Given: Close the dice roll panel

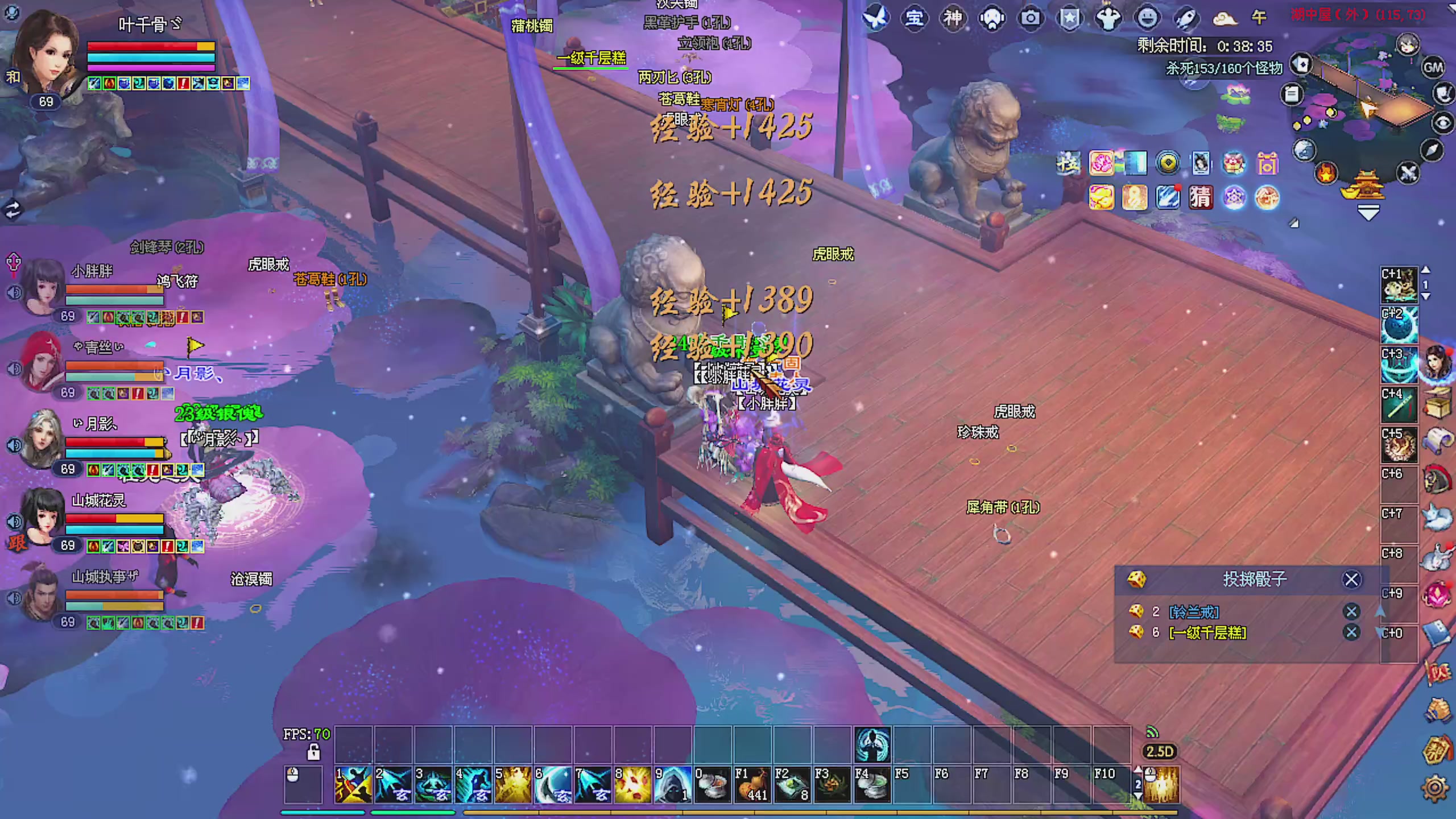Looking at the screenshot, I should [x=1351, y=580].
